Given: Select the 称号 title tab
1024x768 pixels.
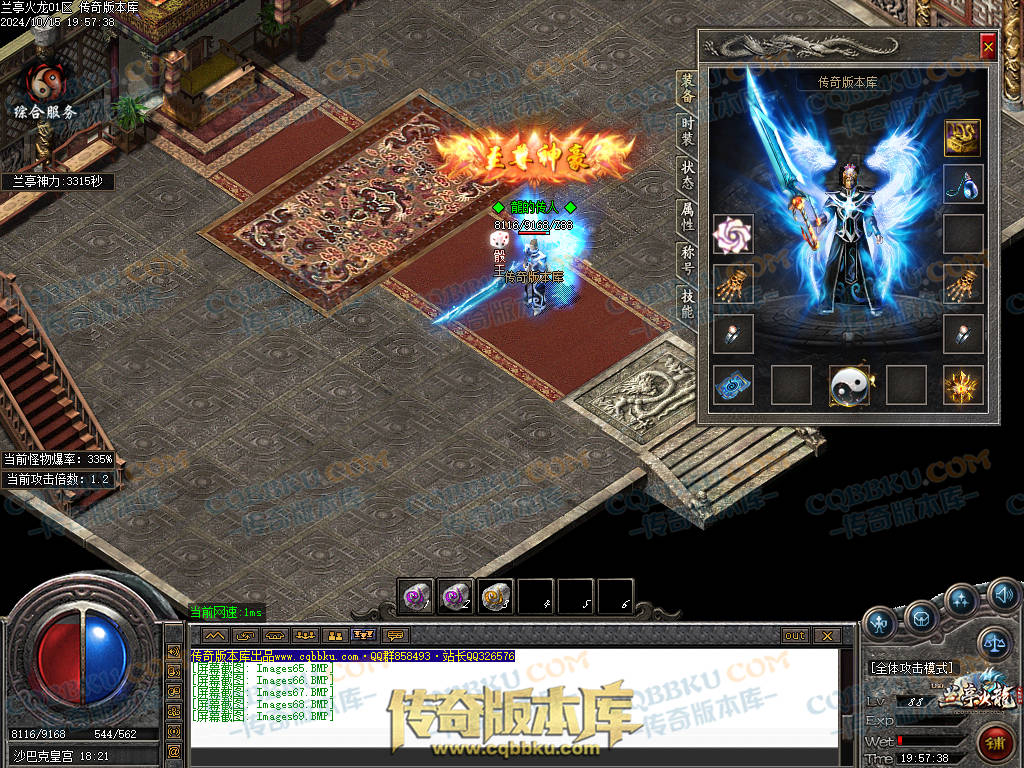Looking at the screenshot, I should pos(687,260).
